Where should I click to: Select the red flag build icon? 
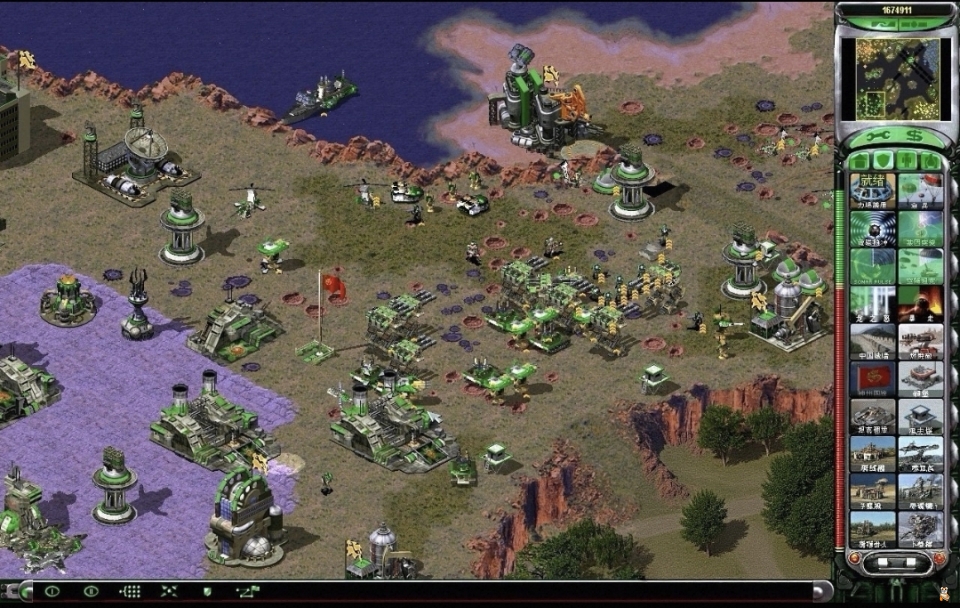click(x=871, y=378)
